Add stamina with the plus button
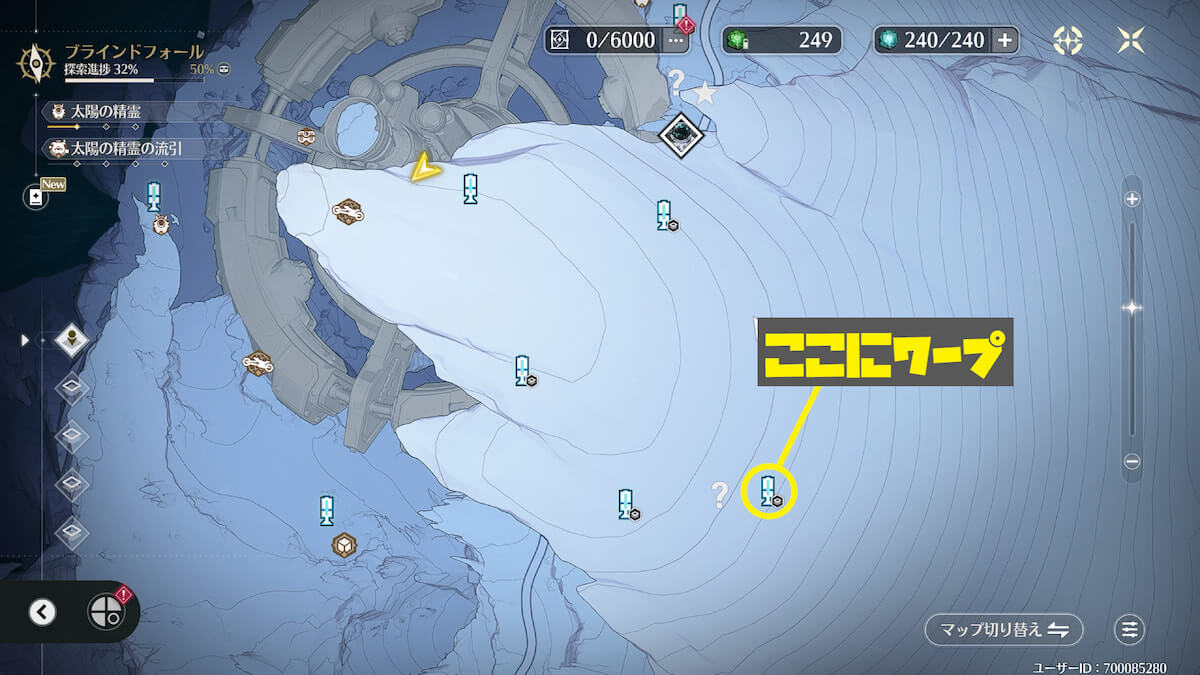Viewport: 1200px width, 675px height. pos(1005,40)
